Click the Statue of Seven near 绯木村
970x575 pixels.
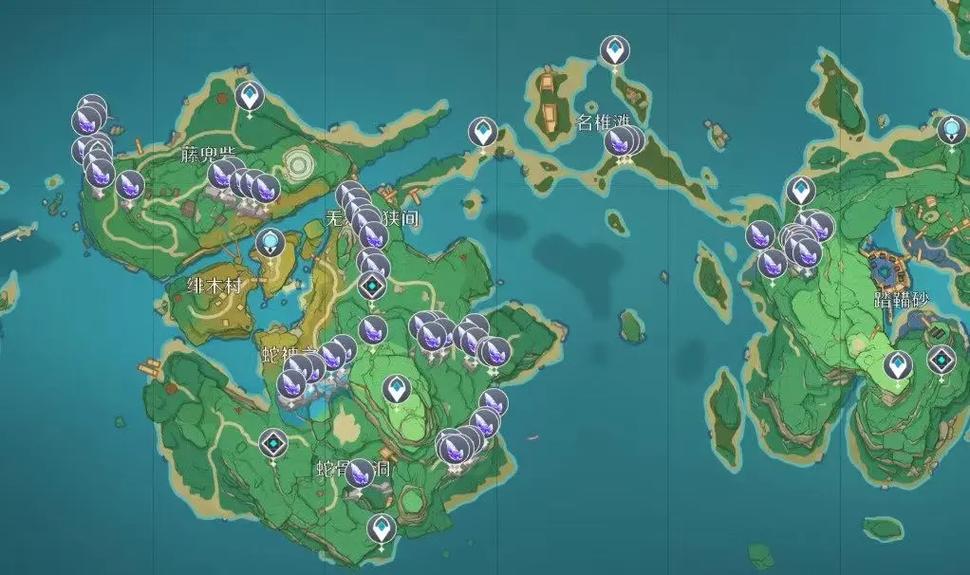point(269,243)
